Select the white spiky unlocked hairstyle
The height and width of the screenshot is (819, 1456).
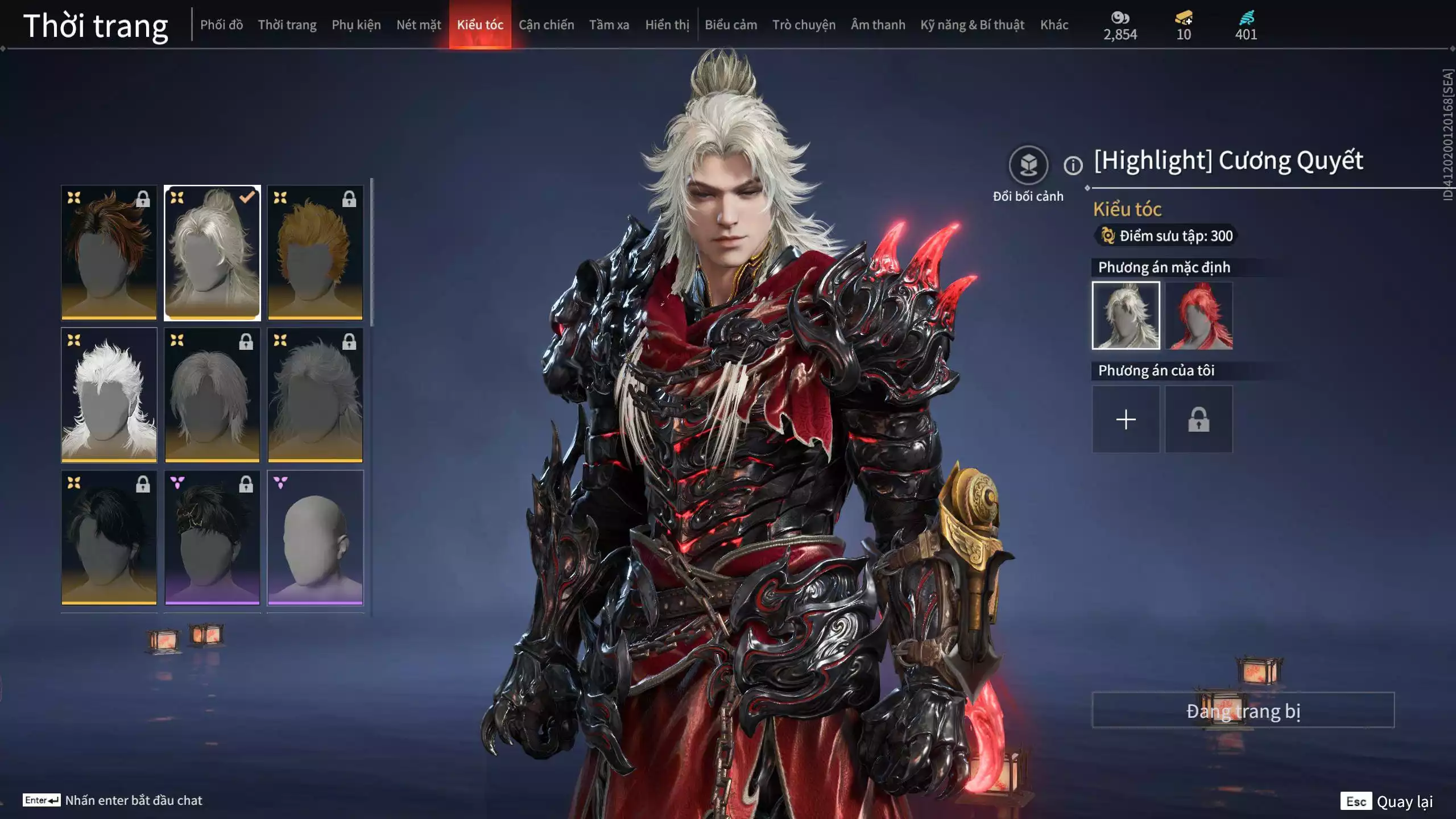(x=109, y=395)
